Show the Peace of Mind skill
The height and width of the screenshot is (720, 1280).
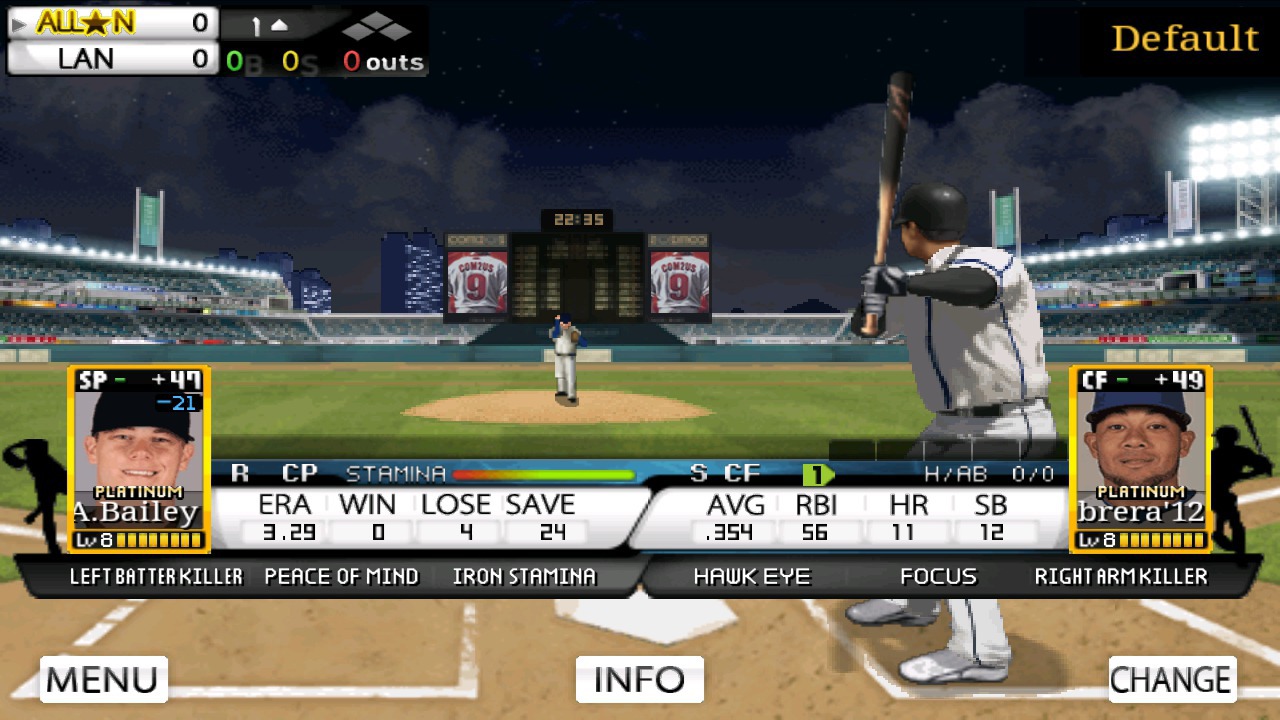click(341, 576)
